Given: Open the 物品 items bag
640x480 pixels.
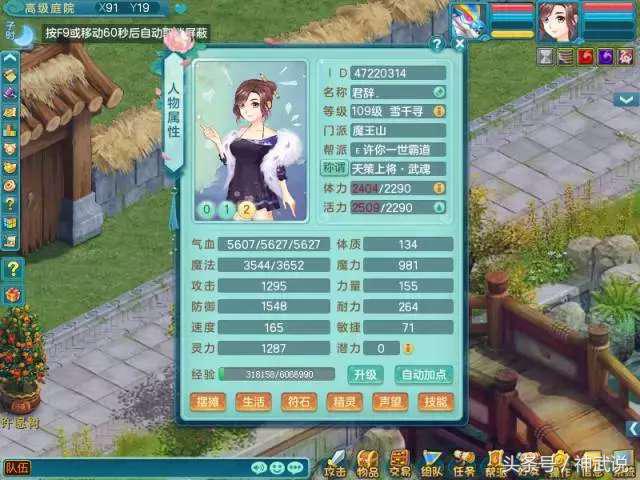Looking at the screenshot, I should [x=368, y=464].
